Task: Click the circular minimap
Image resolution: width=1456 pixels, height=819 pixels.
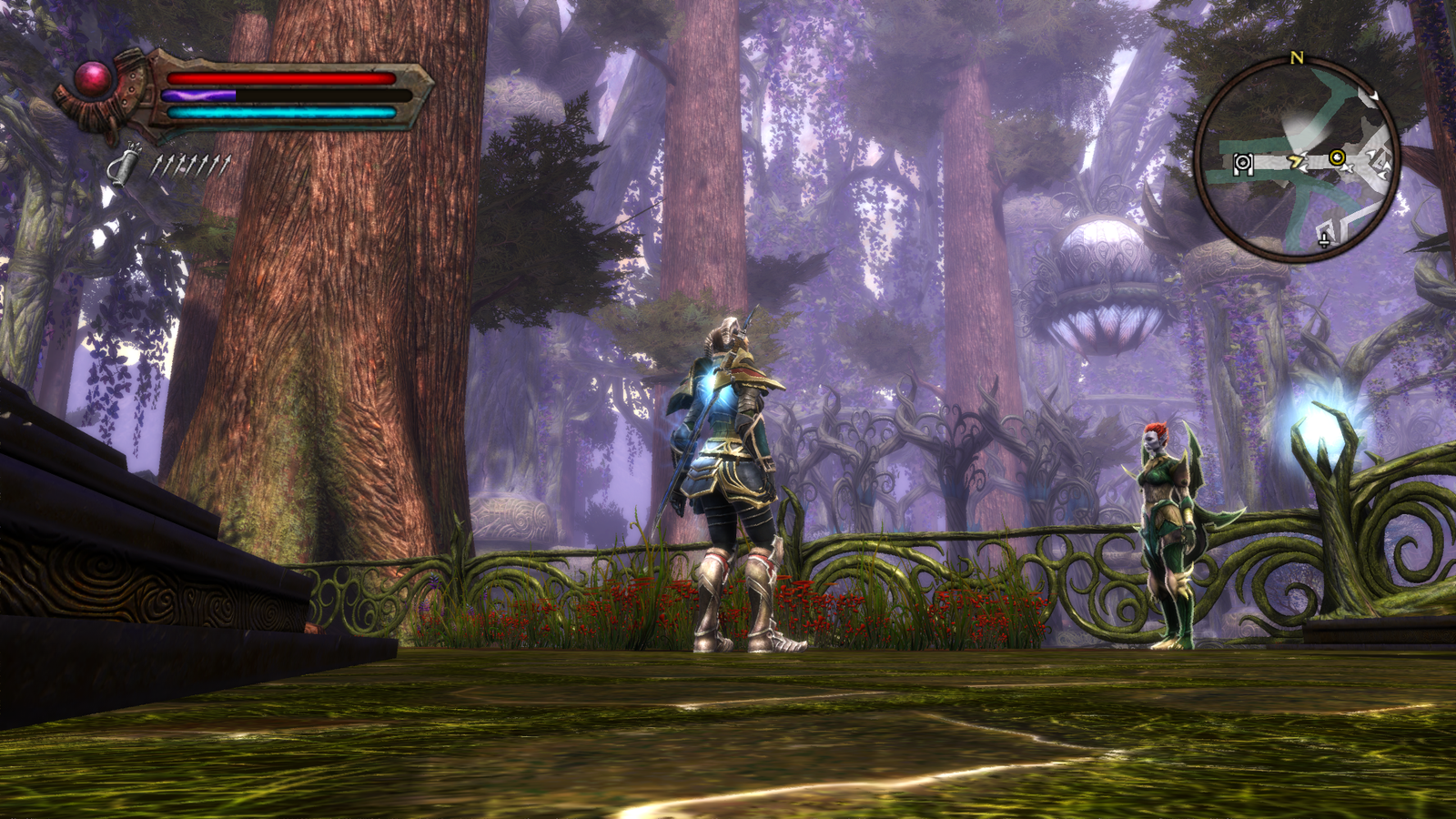Action: (x=1297, y=159)
